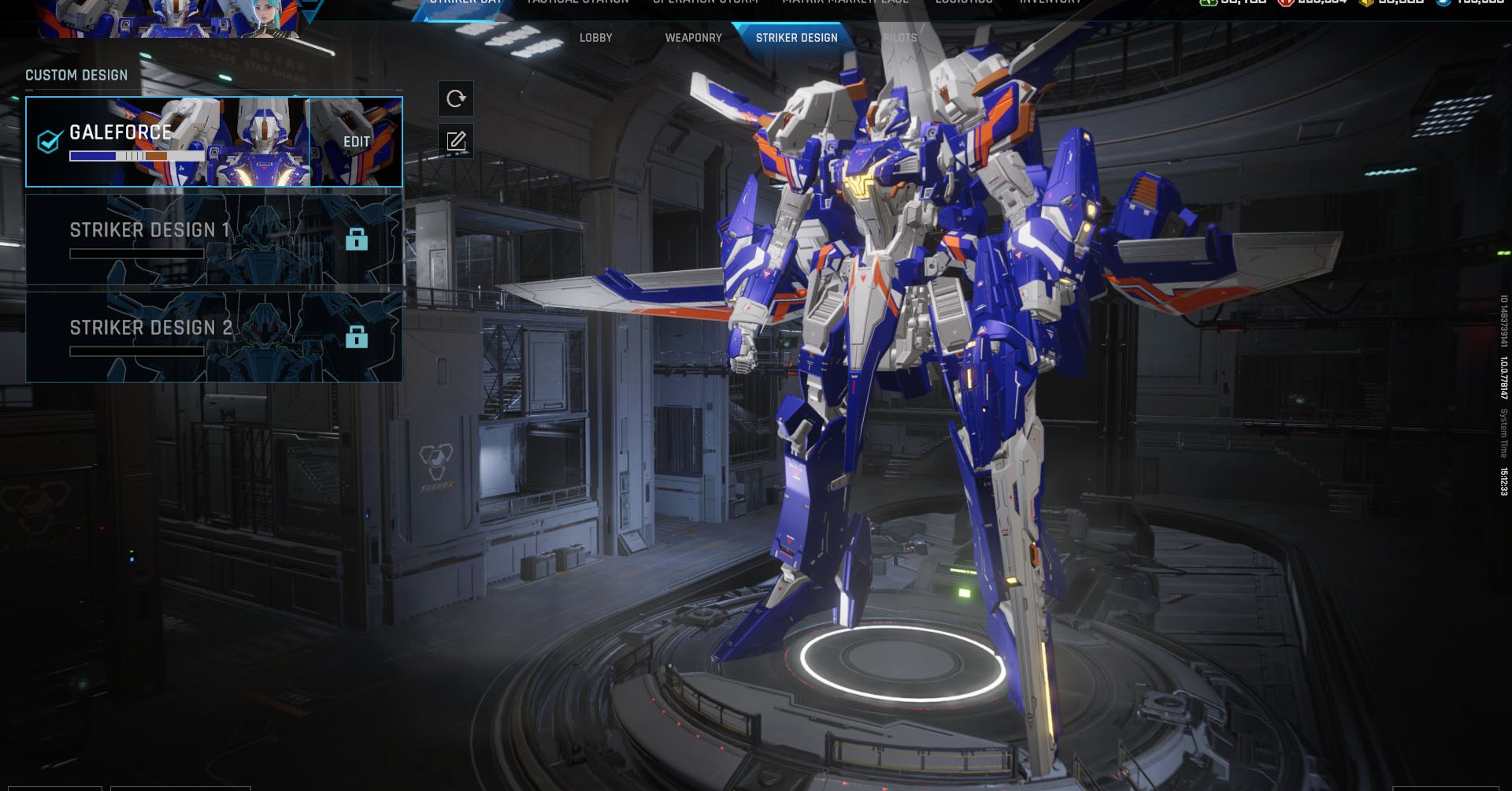This screenshot has width=1512, height=791.
Task: Click the rotate striker view icon
Action: pyautogui.click(x=455, y=98)
